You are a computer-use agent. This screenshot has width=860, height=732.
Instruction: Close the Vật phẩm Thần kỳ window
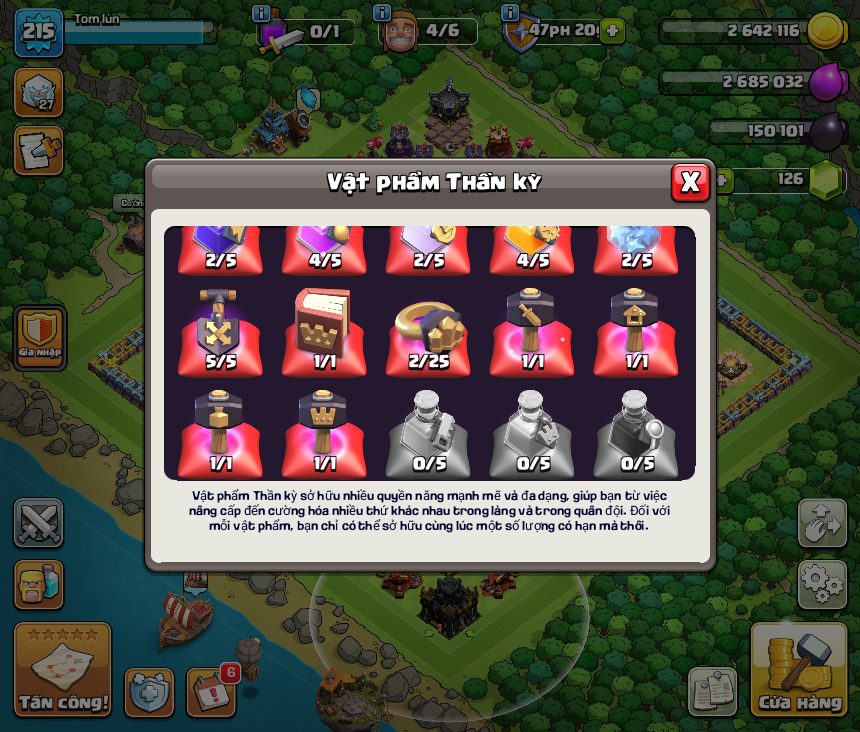tap(690, 181)
